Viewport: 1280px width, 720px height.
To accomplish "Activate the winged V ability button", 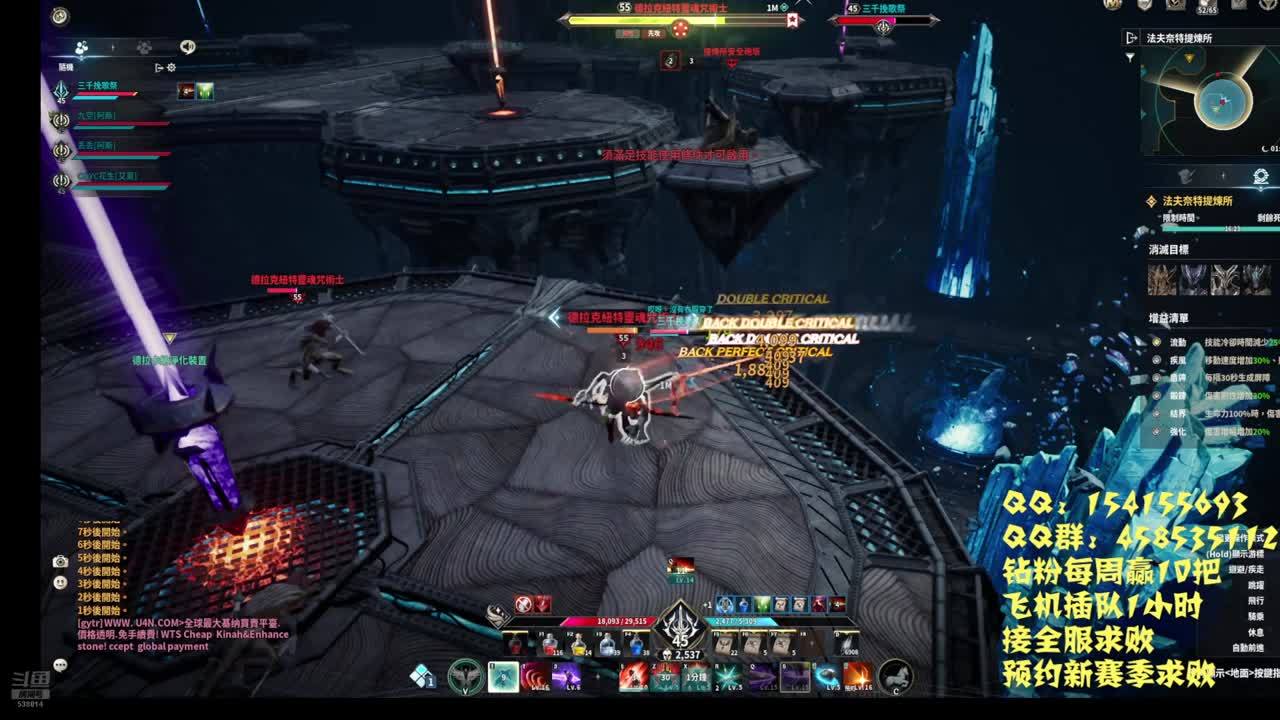I will [465, 677].
